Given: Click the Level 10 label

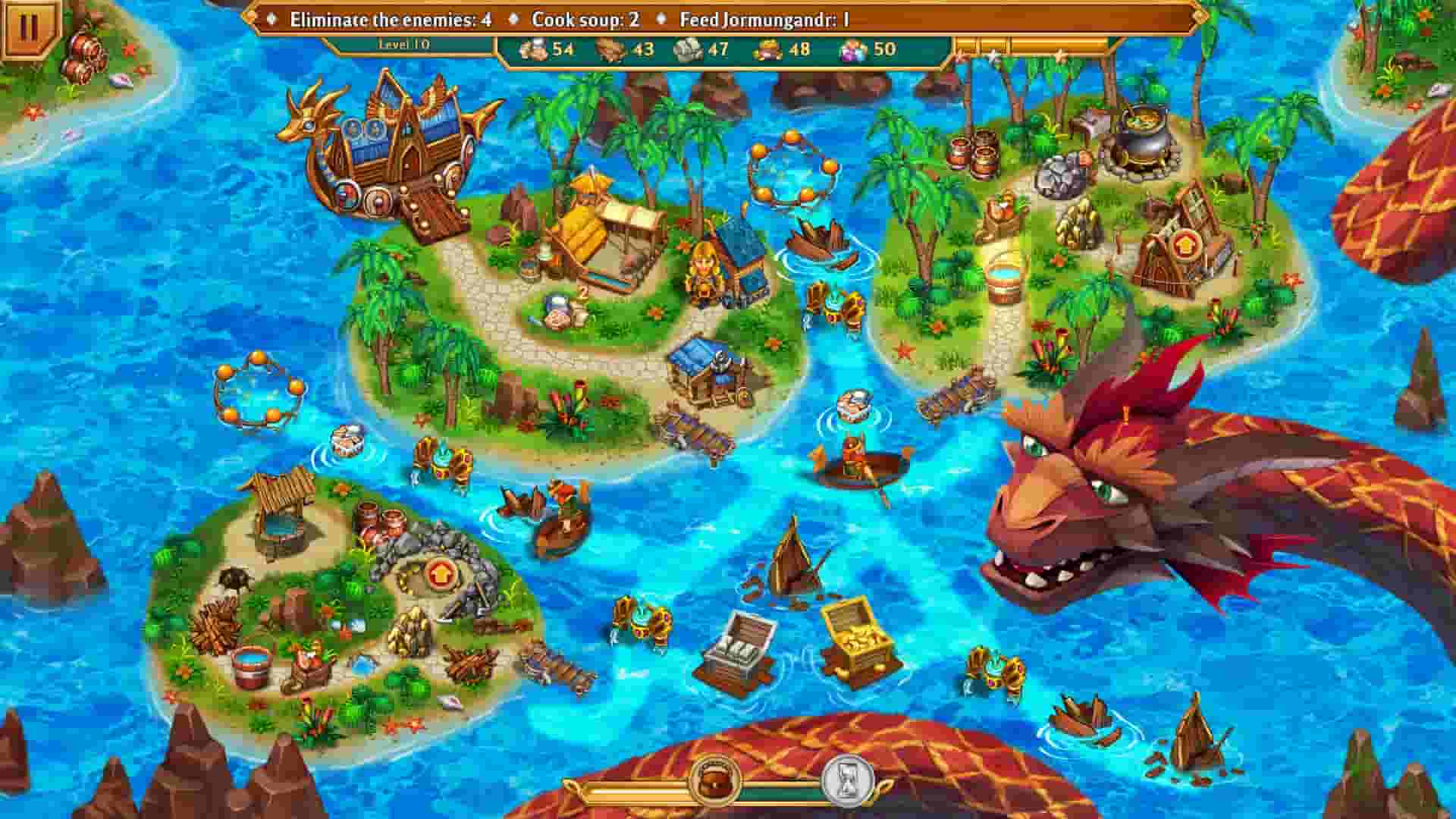Looking at the screenshot, I should pos(402,44).
